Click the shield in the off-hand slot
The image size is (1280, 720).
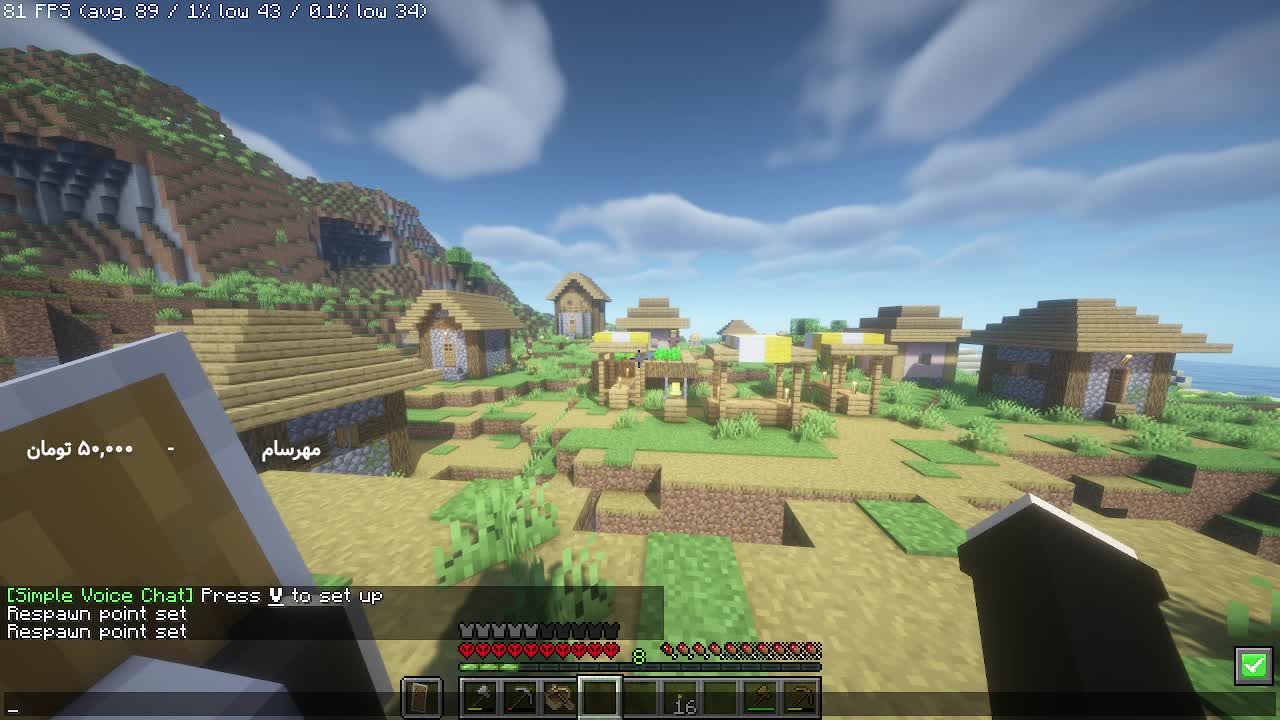coord(421,697)
